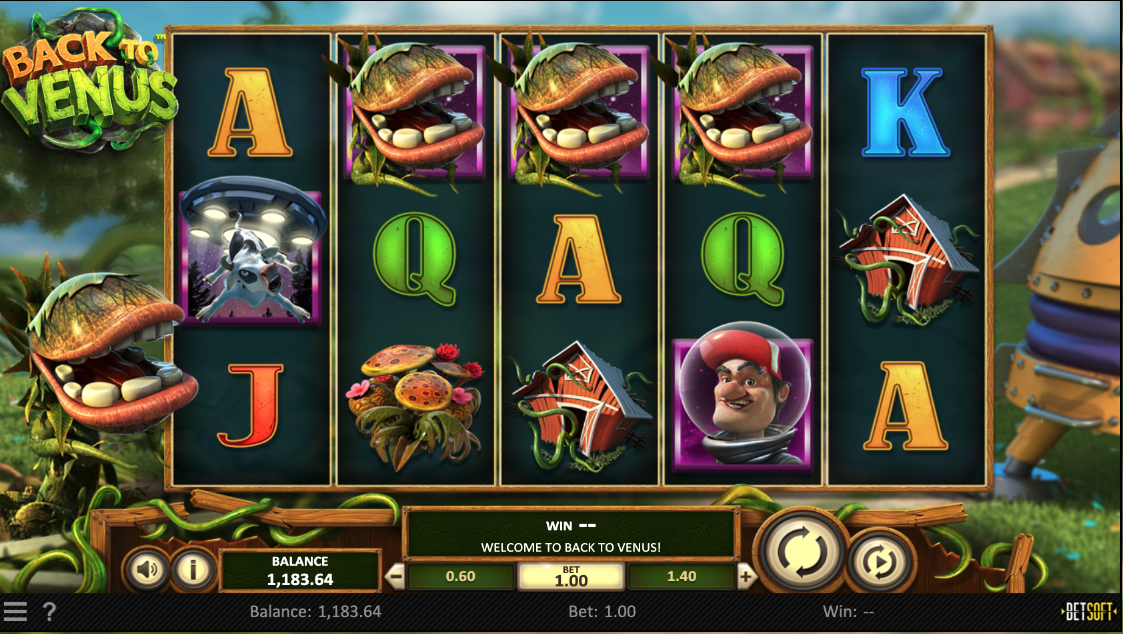Open the info paytable button
The width and height of the screenshot is (1123, 634).
(193, 570)
